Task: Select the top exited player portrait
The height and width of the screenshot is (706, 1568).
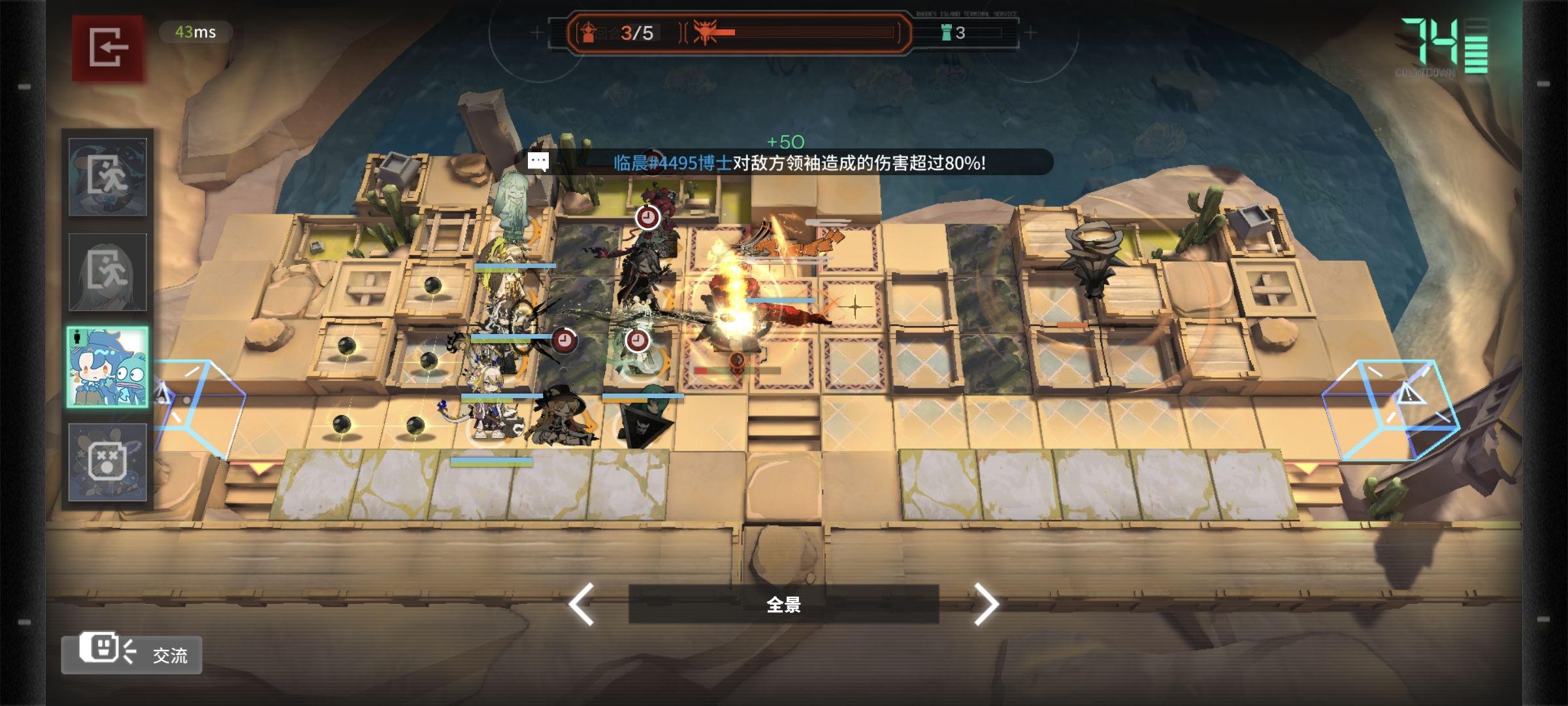Action: [x=108, y=176]
